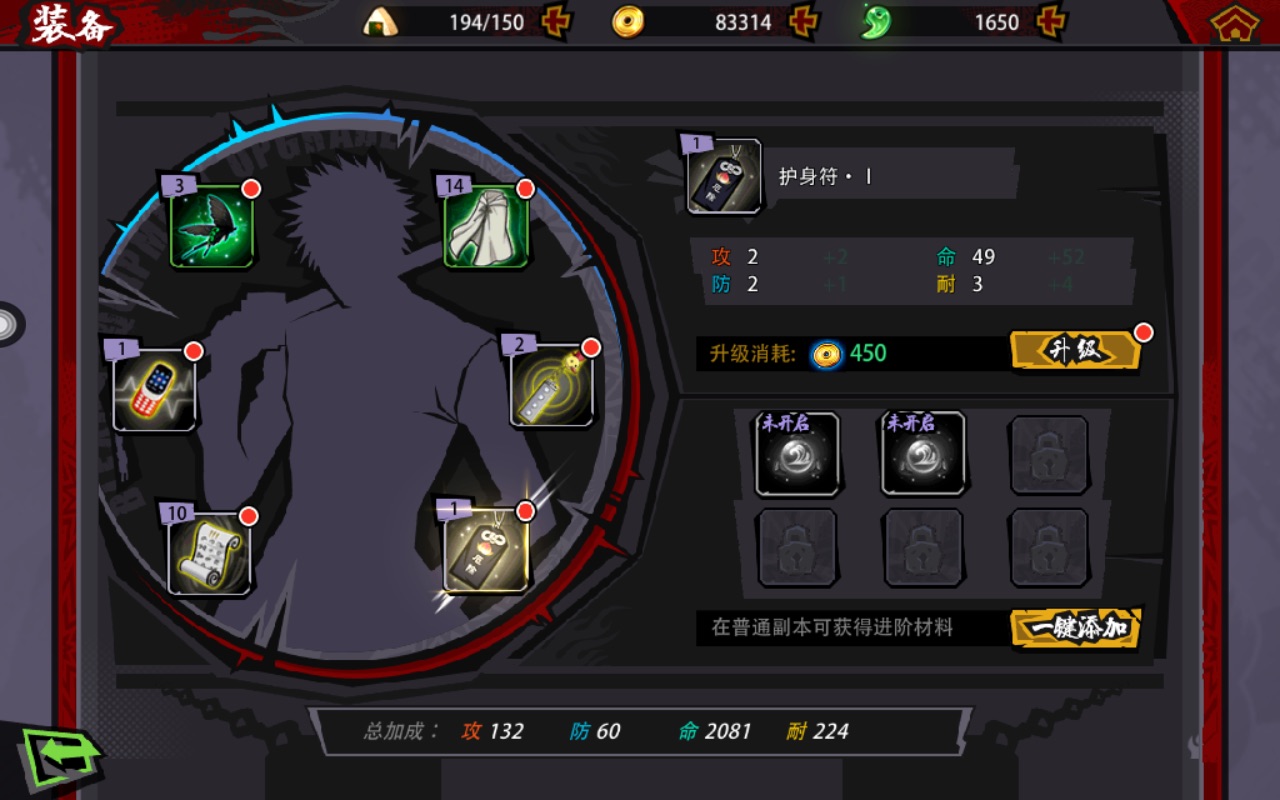Open the 护身符 amulet detail icon

724,177
